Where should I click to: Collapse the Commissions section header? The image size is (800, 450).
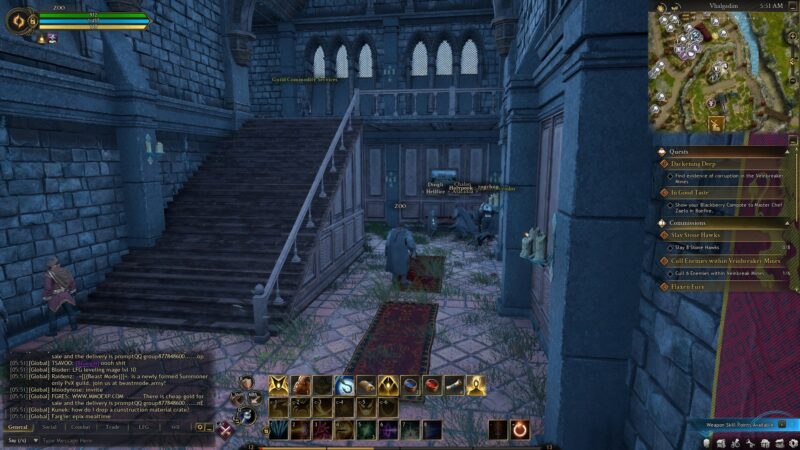[x=688, y=222]
